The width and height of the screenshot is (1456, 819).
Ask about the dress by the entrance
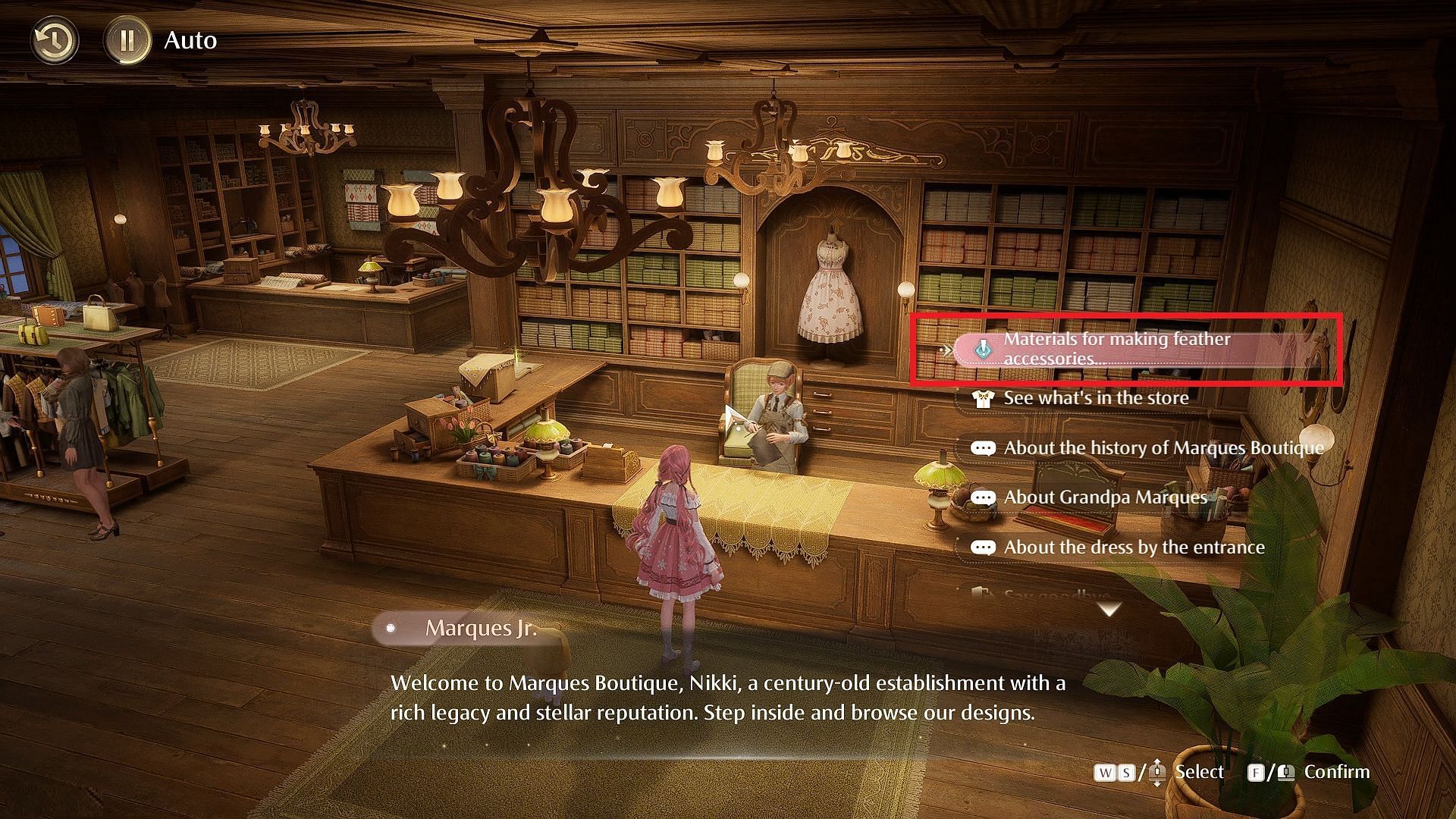coord(1133,548)
